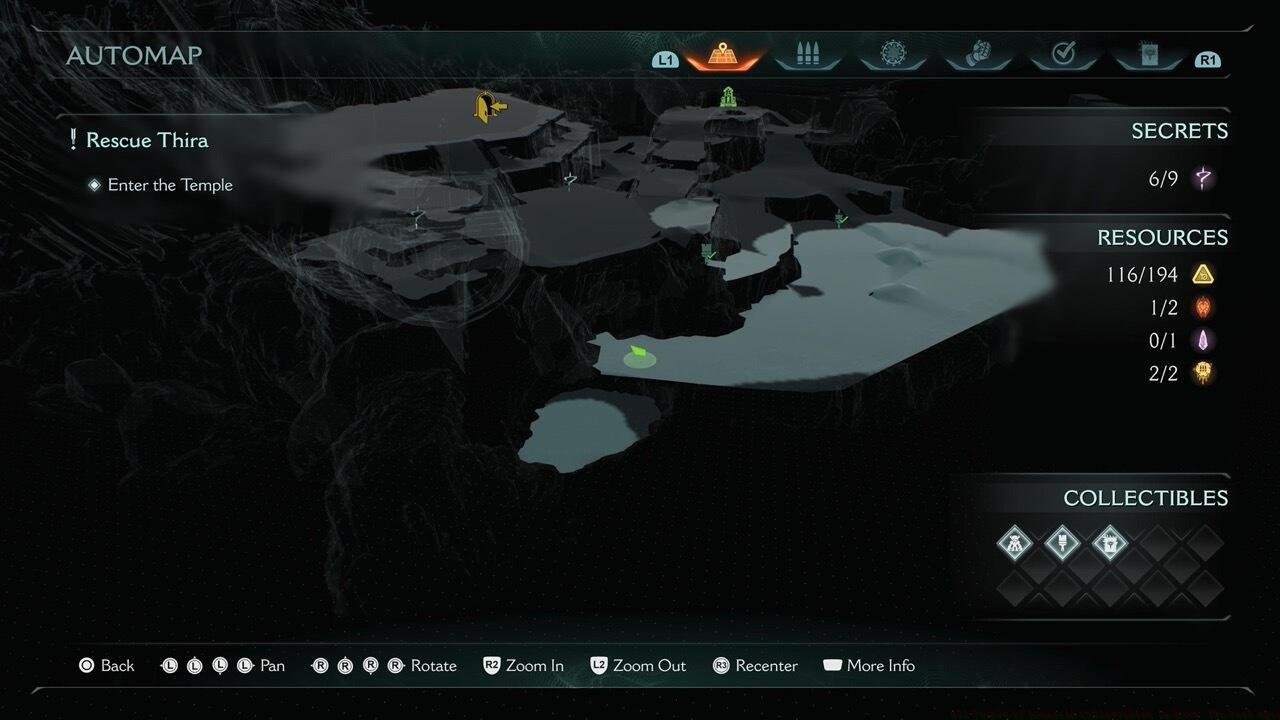The width and height of the screenshot is (1280, 720).
Task: Switch to the codex page tab
Action: click(x=1148, y=55)
